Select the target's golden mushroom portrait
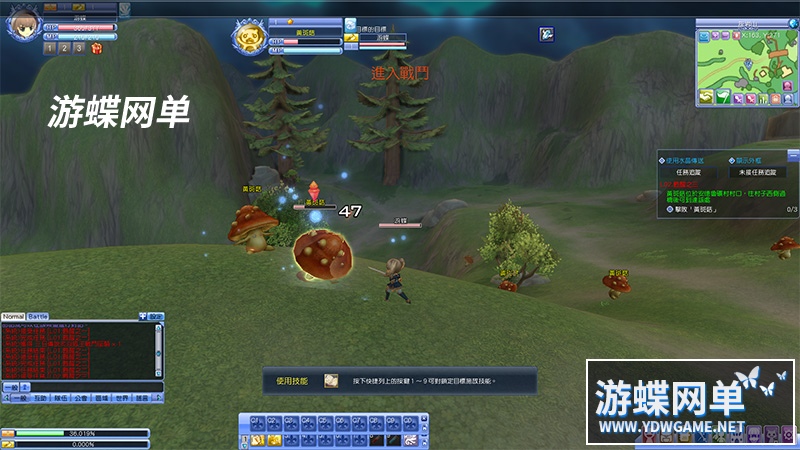Viewport: 800px width, 450px height. pos(249,39)
